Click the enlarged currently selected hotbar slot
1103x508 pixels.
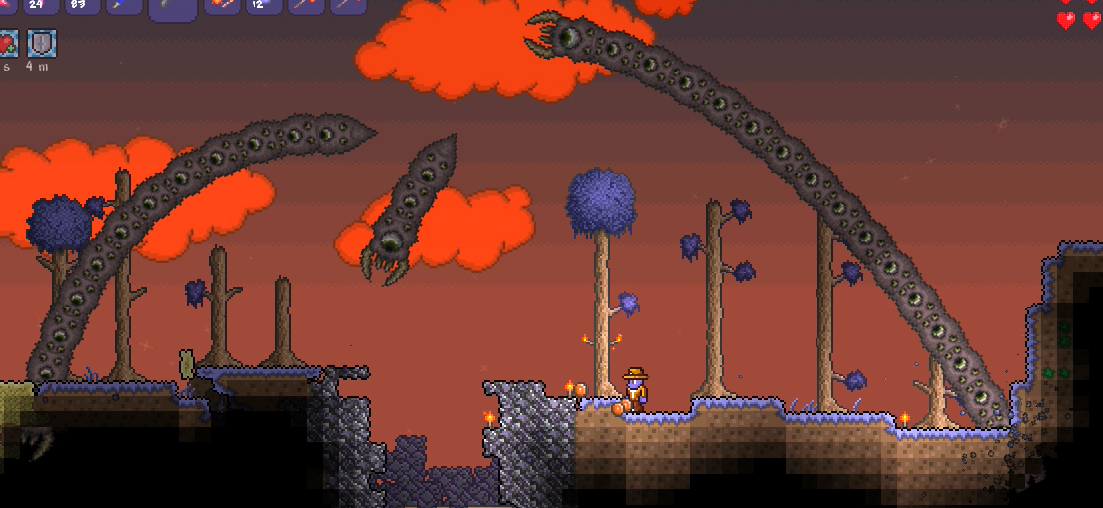[x=172, y=8]
